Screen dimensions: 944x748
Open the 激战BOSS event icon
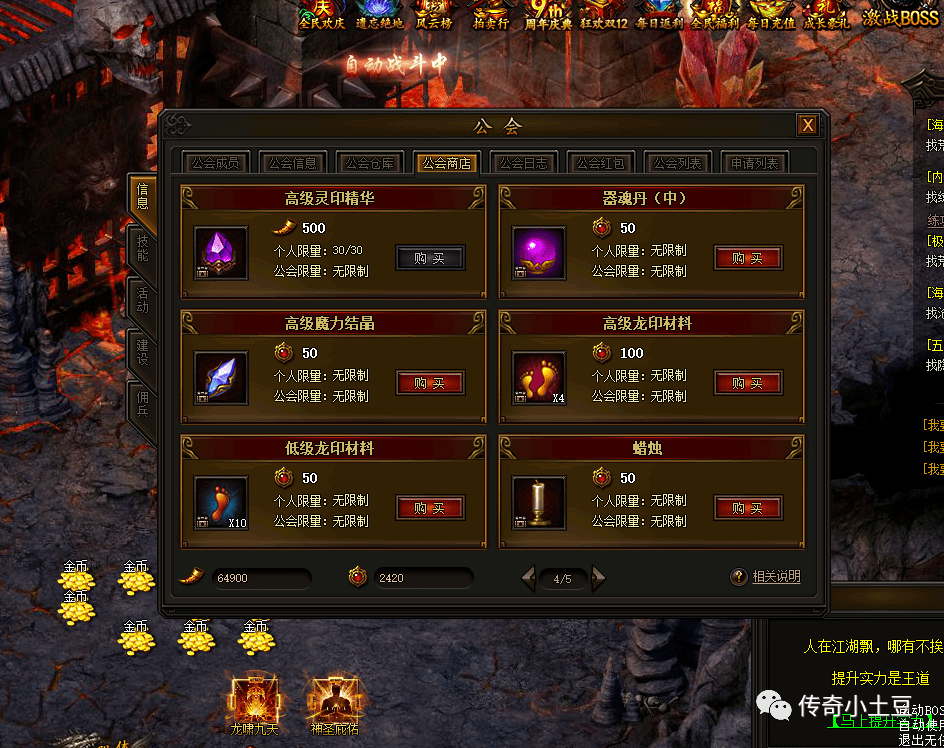[x=900, y=16]
